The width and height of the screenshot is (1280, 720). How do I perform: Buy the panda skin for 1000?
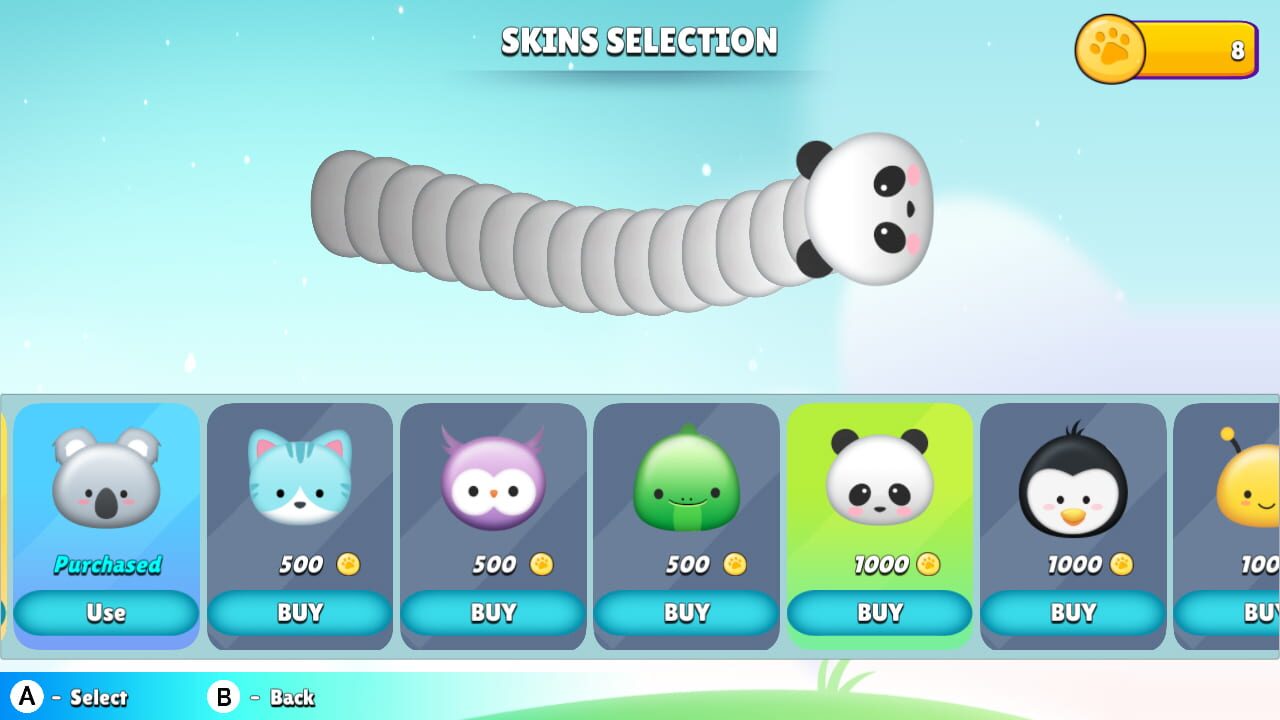pyautogui.click(x=879, y=613)
